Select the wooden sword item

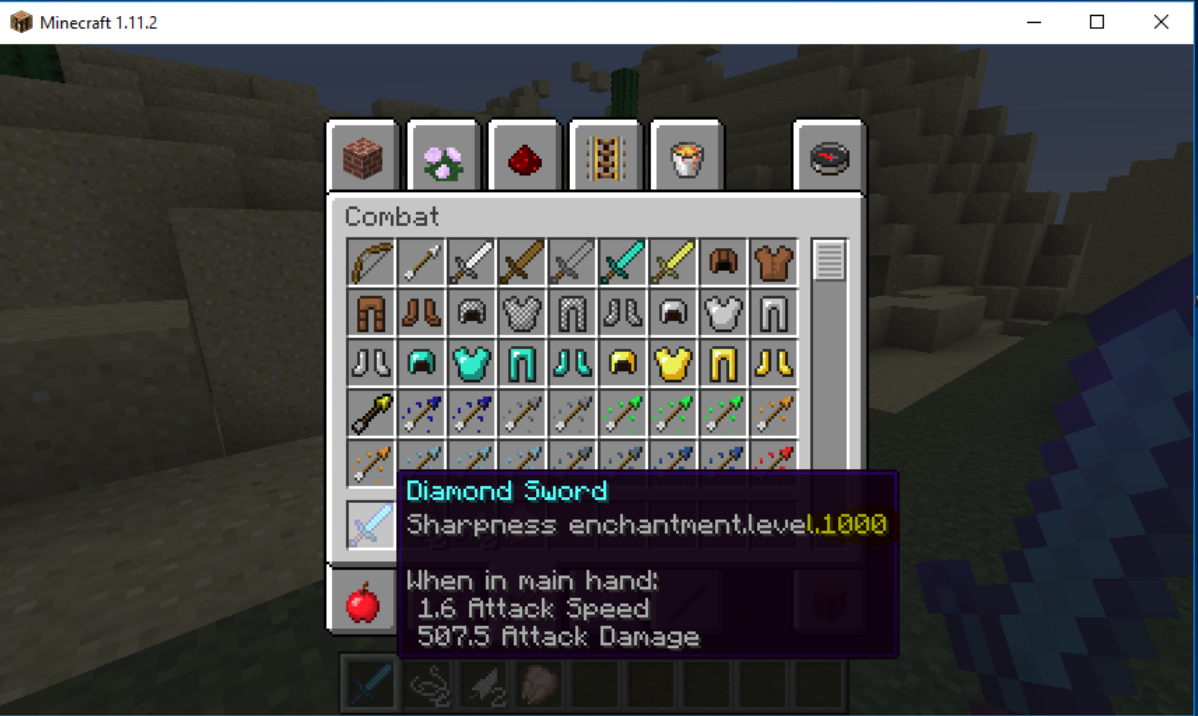522,262
